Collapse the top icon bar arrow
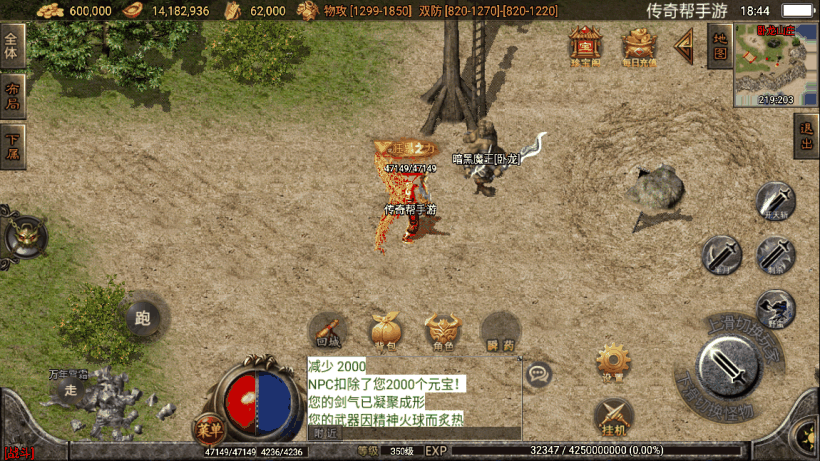The height and width of the screenshot is (461, 820). (x=684, y=45)
